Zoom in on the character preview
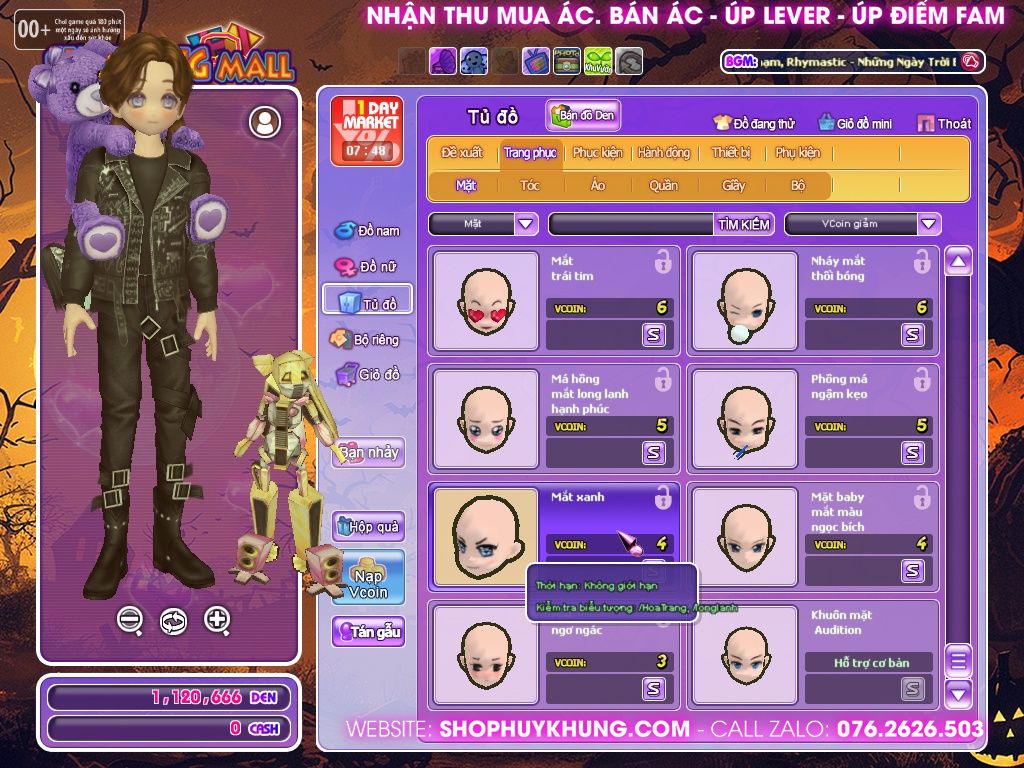Screen dimensions: 1024x768 pyautogui.click(x=217, y=620)
